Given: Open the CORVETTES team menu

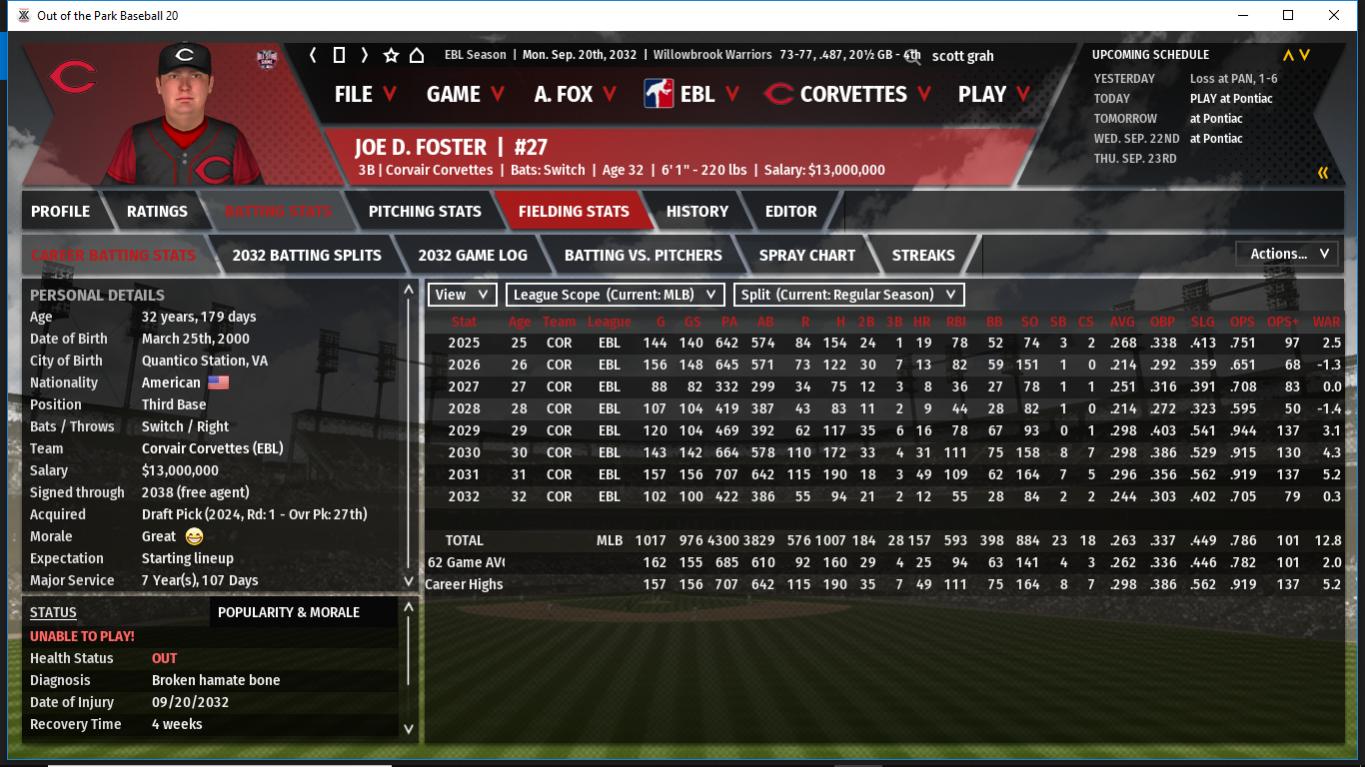Looking at the screenshot, I should 848,94.
